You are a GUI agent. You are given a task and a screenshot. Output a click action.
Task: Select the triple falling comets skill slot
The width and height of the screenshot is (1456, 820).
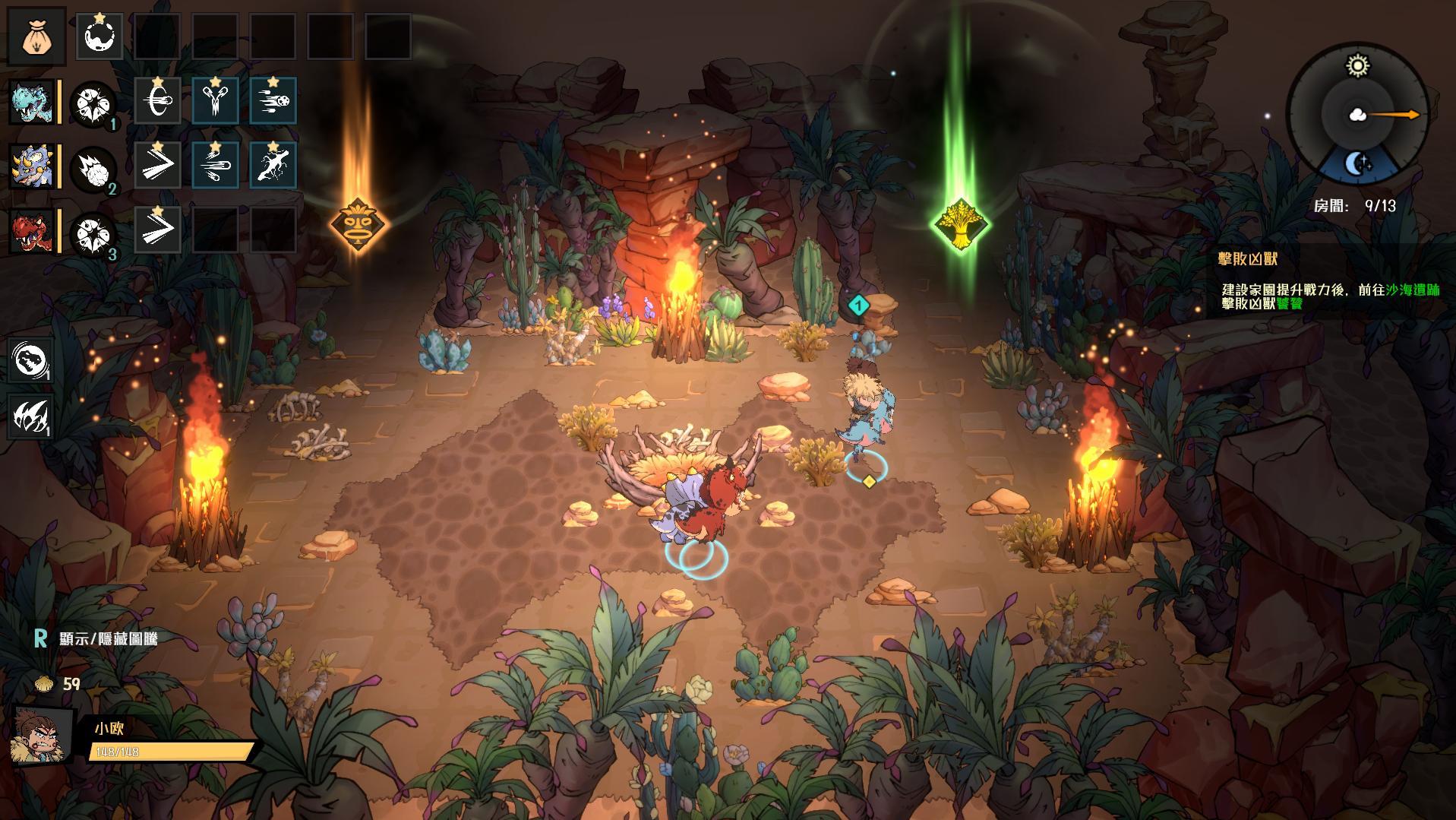216,165
